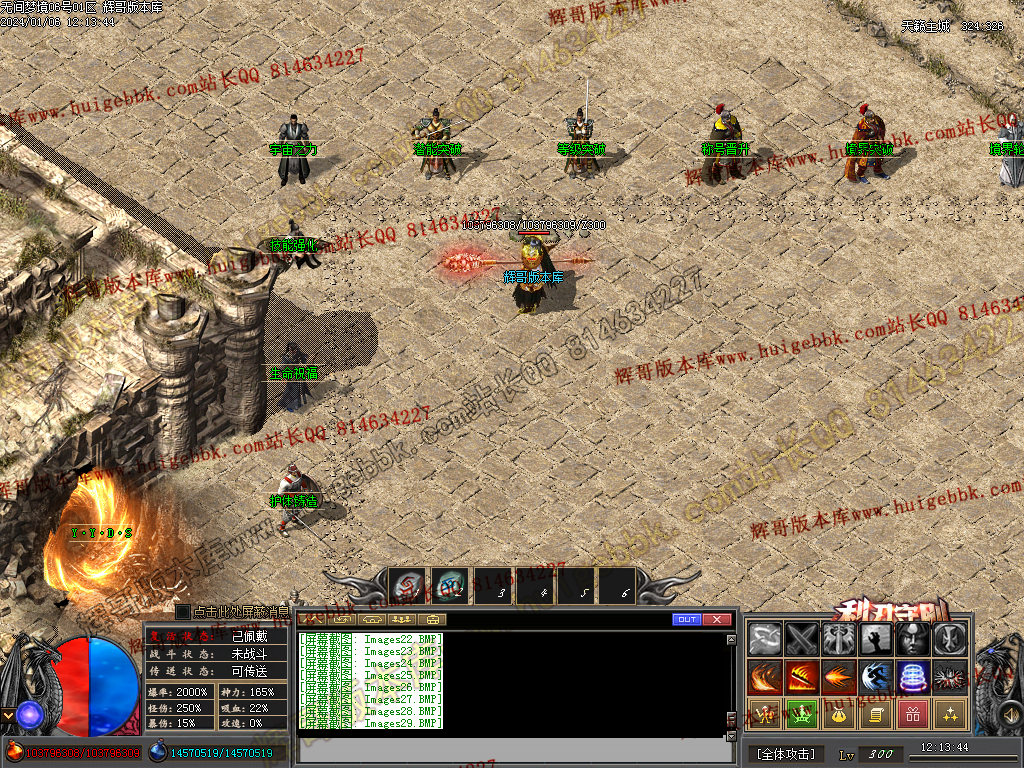Open the gold money bag menu
The width and height of the screenshot is (1024, 768).
[838, 714]
